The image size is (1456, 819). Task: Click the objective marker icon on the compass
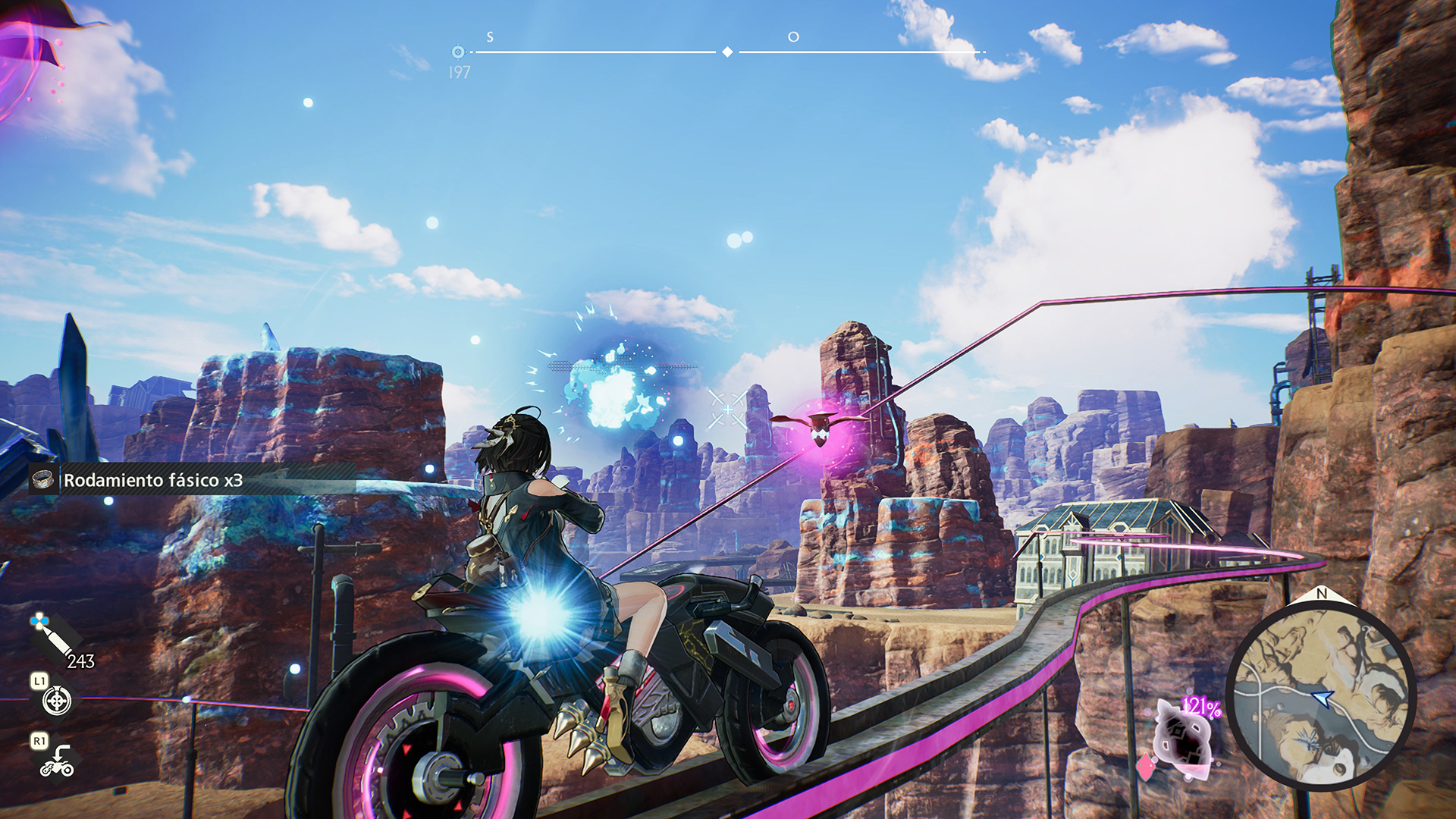click(x=457, y=52)
